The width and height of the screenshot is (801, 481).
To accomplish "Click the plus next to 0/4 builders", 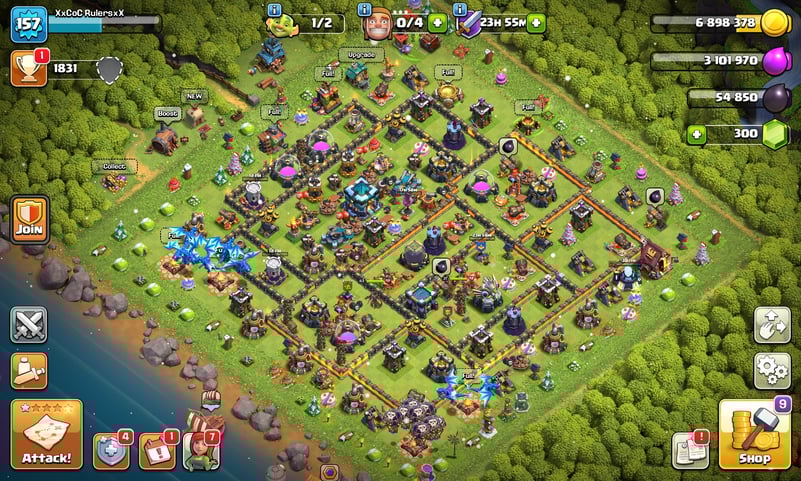I will 437,22.
